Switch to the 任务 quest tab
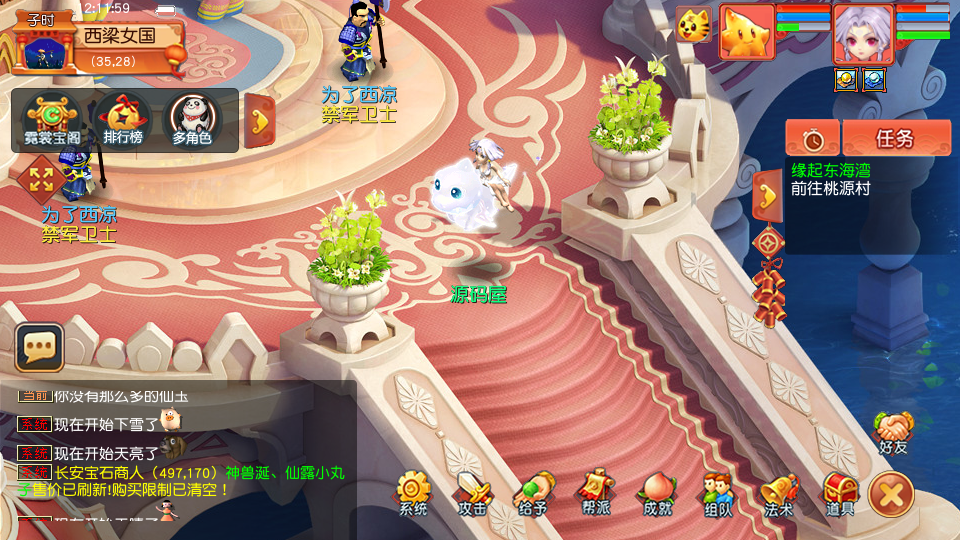The width and height of the screenshot is (960, 540). [896, 138]
